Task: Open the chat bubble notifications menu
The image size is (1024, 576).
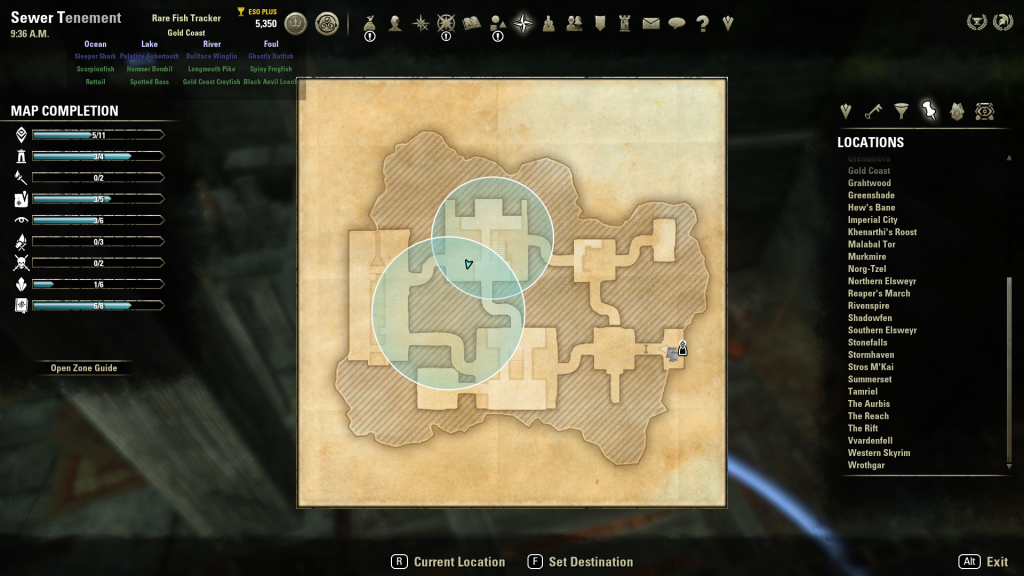Action: [x=677, y=23]
